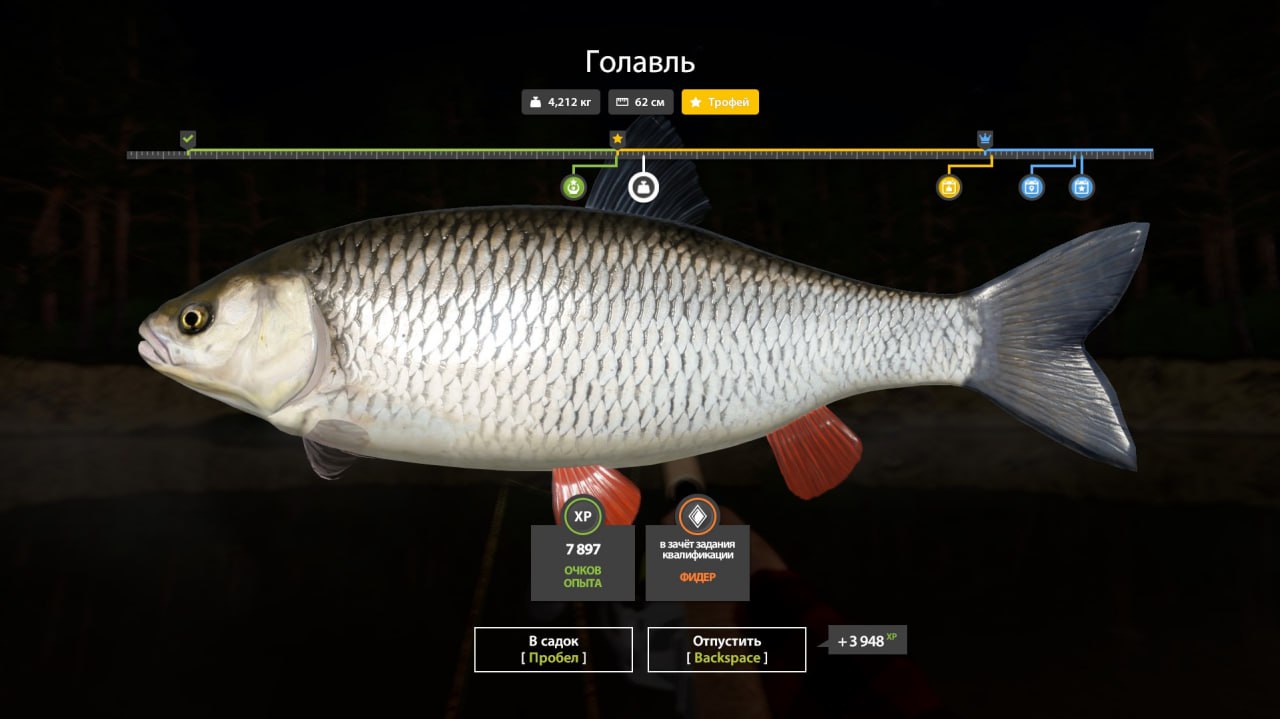Click the blue crown threshold marker

click(x=985, y=139)
